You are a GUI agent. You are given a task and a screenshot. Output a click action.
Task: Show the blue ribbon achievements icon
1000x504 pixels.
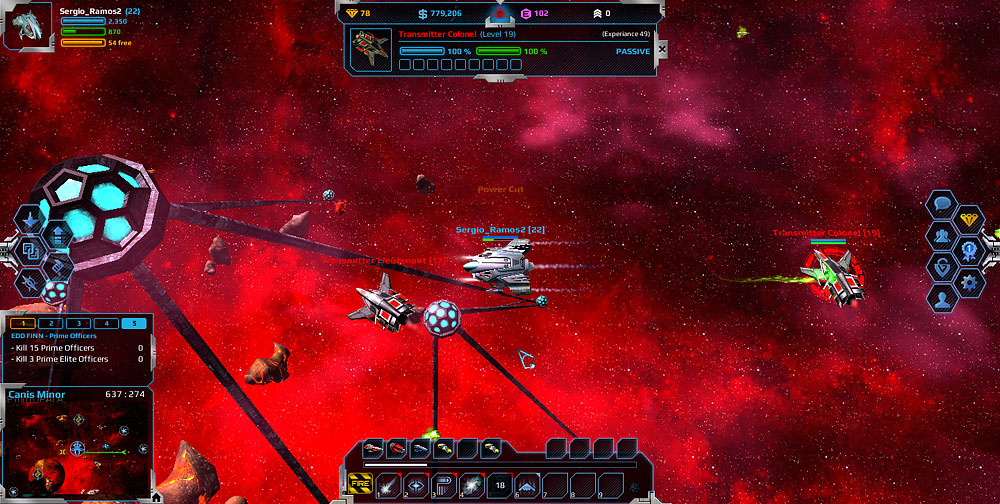[970, 251]
